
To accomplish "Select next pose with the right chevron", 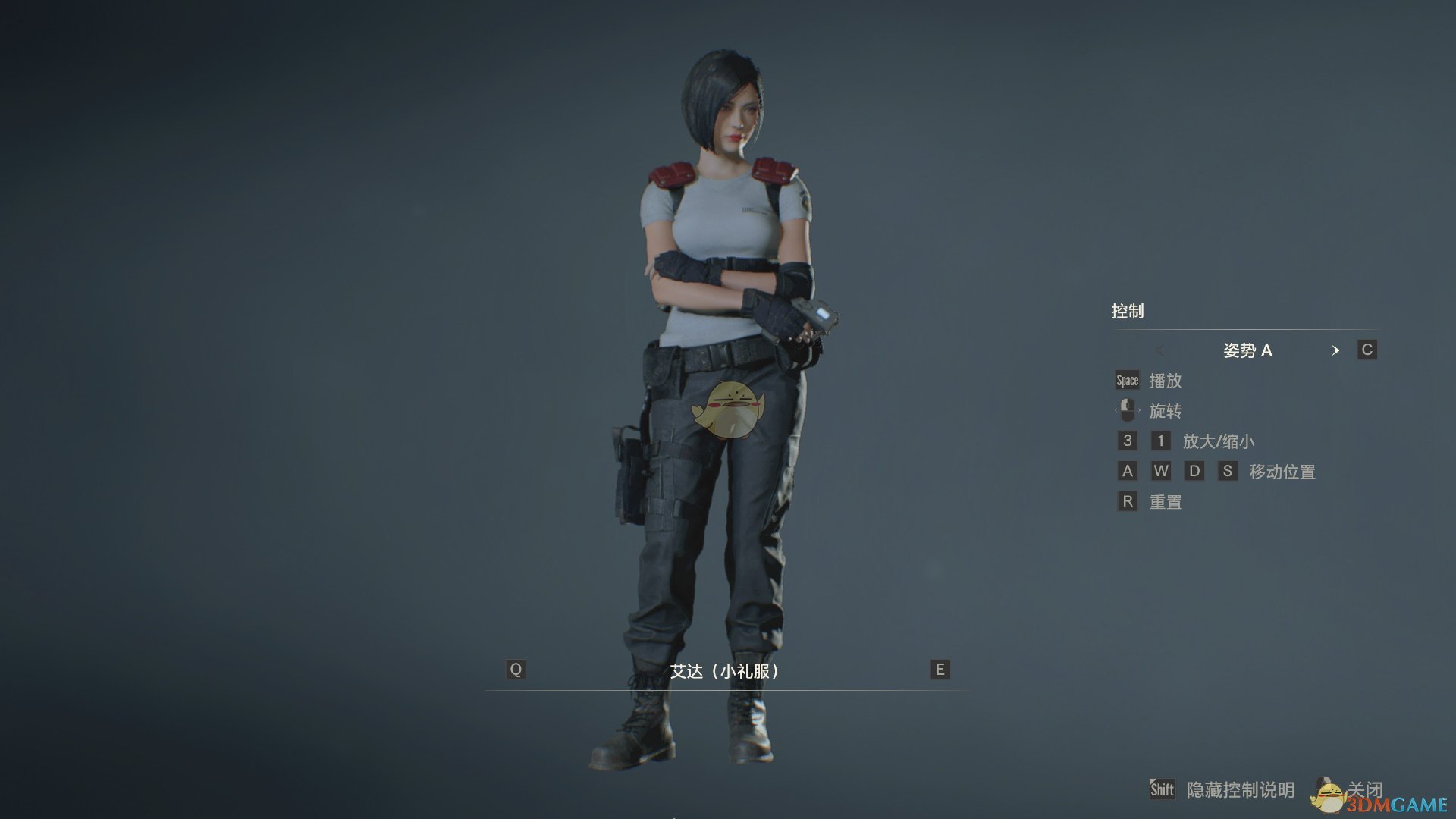I will pos(1336,350).
